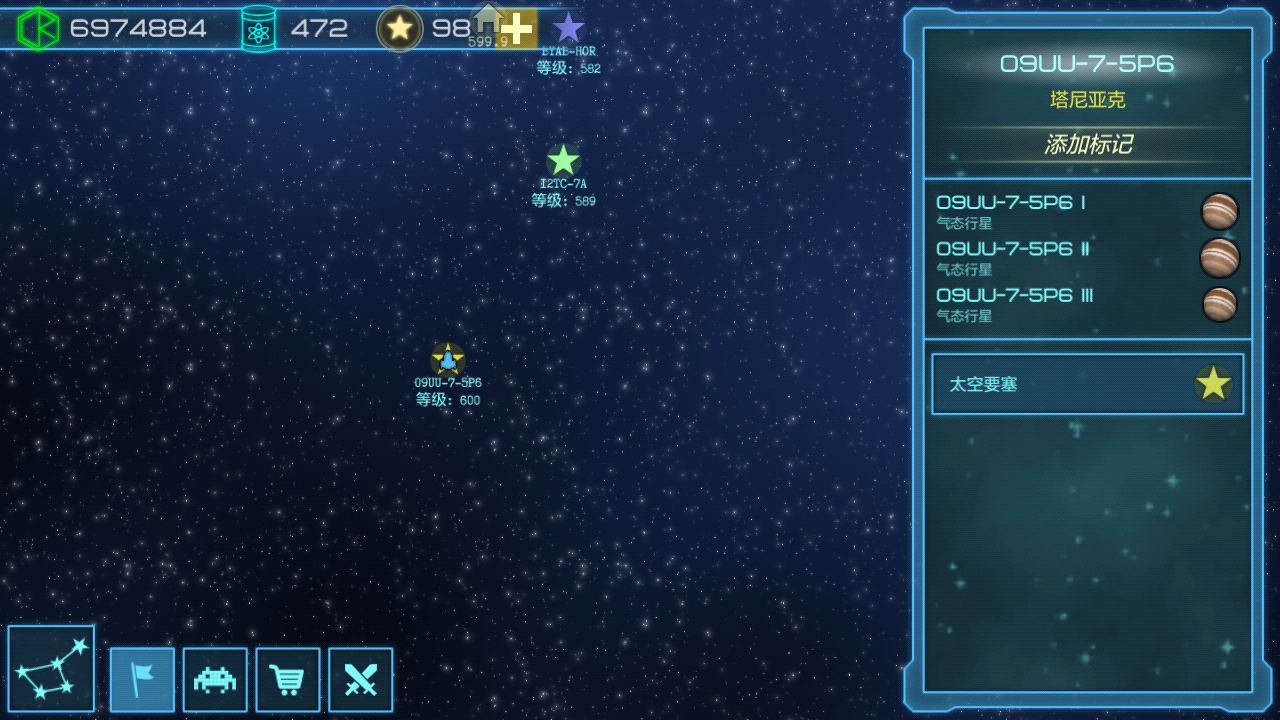Select the O9UU-7-5P6 star system marker
The height and width of the screenshot is (720, 1280).
448,359
